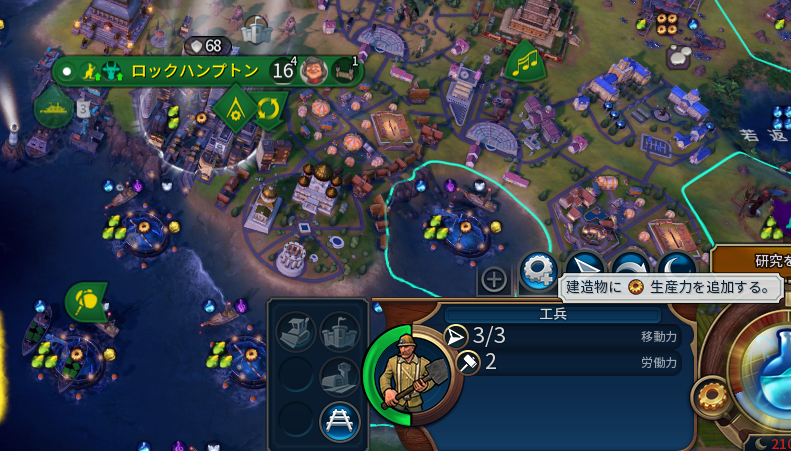Screen dimensions: 791x451
Task: Click the 工兵 unit portrait
Action: point(402,374)
